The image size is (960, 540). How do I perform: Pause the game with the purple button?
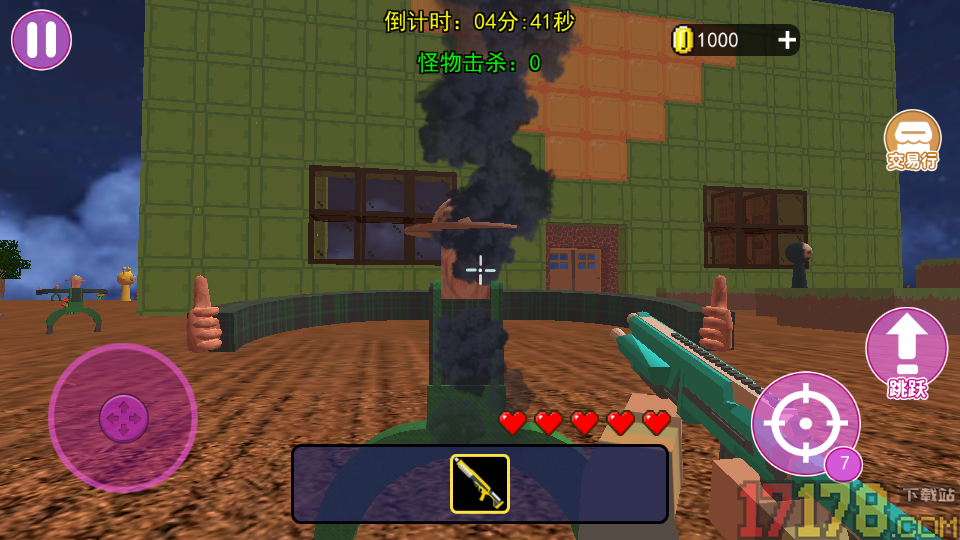[x=41, y=40]
